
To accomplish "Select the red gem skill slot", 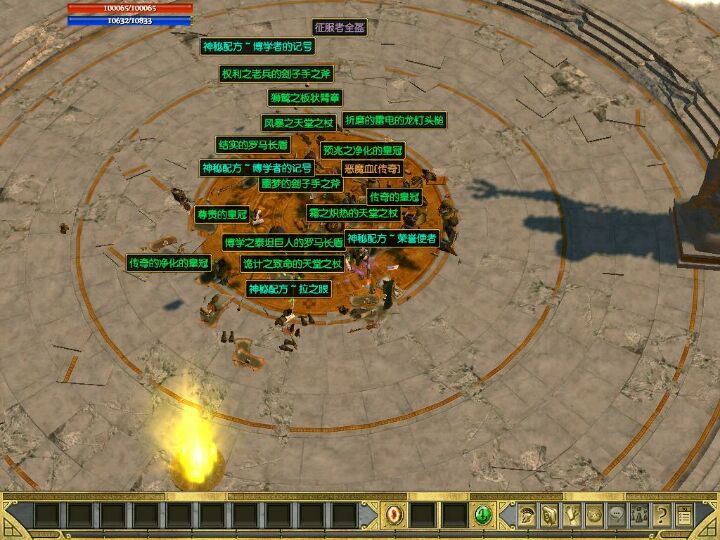I will coord(395,516).
